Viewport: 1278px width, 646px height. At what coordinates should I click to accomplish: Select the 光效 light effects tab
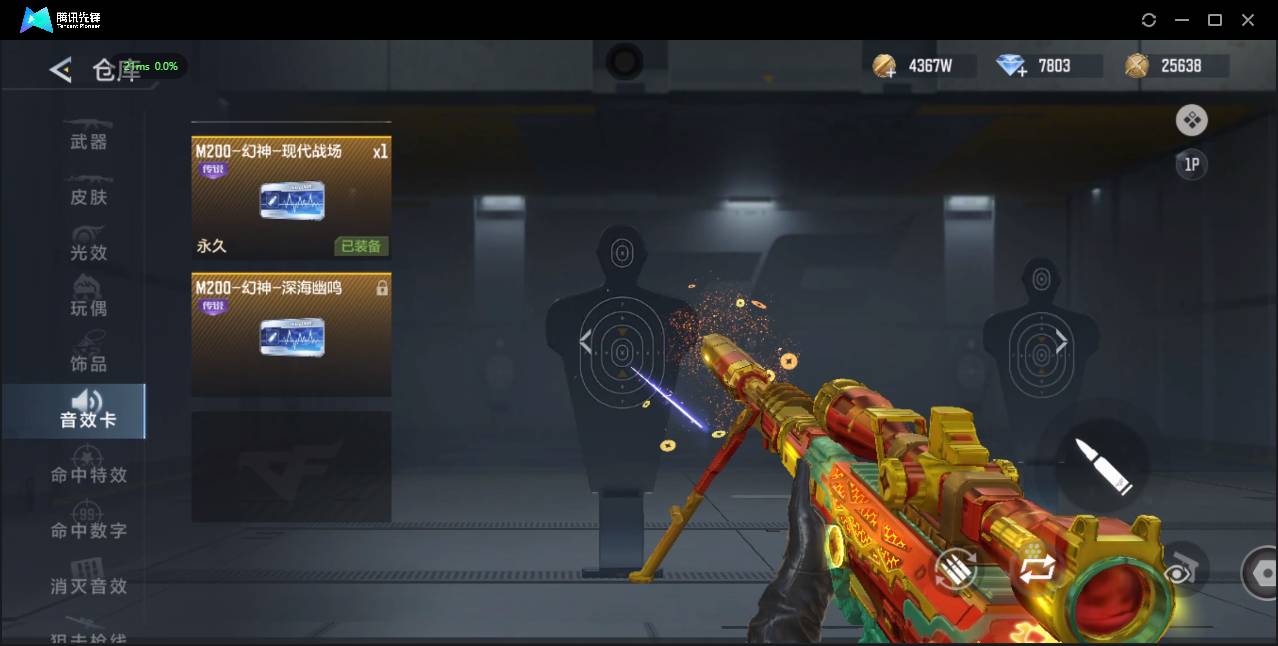click(x=88, y=252)
